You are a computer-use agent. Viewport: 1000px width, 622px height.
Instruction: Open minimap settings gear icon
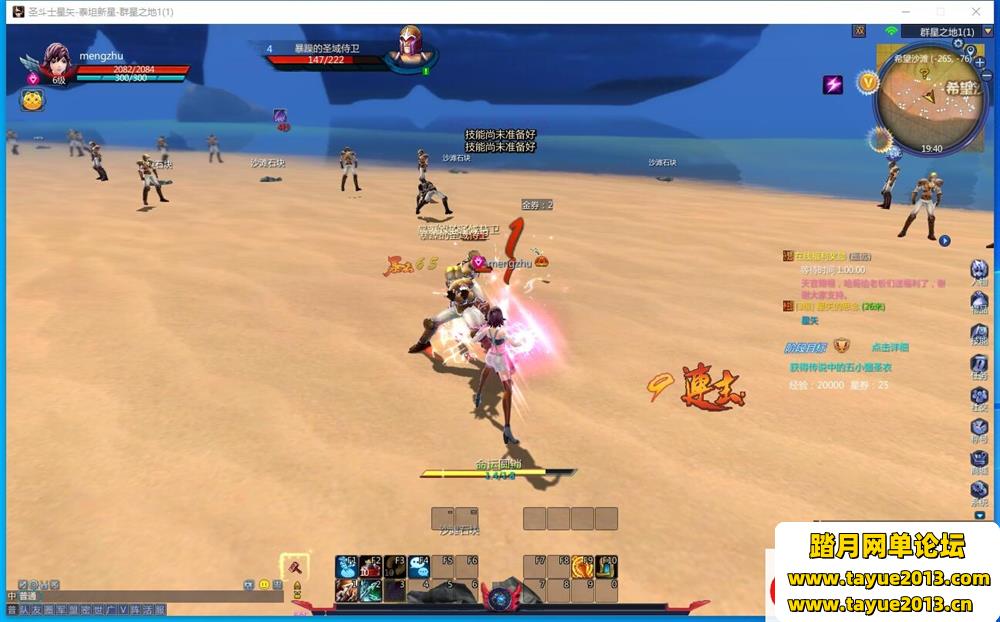tap(958, 44)
